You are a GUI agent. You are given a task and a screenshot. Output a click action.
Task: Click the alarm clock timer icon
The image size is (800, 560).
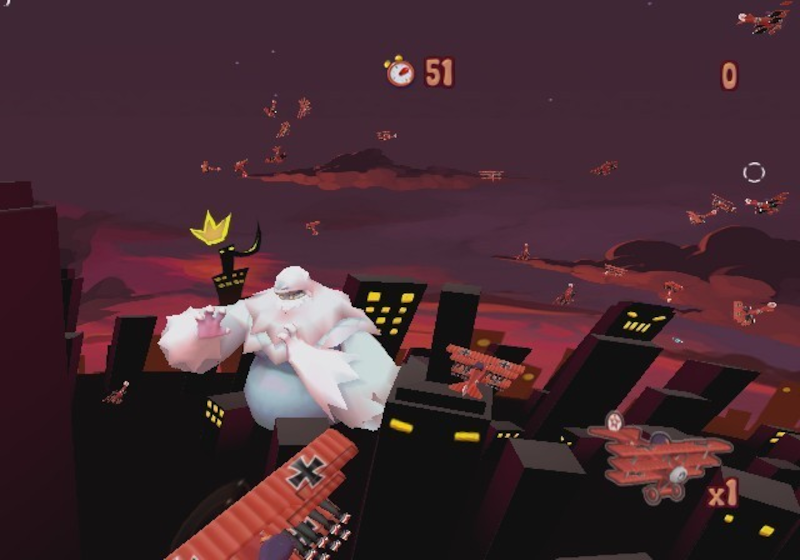coord(400,71)
